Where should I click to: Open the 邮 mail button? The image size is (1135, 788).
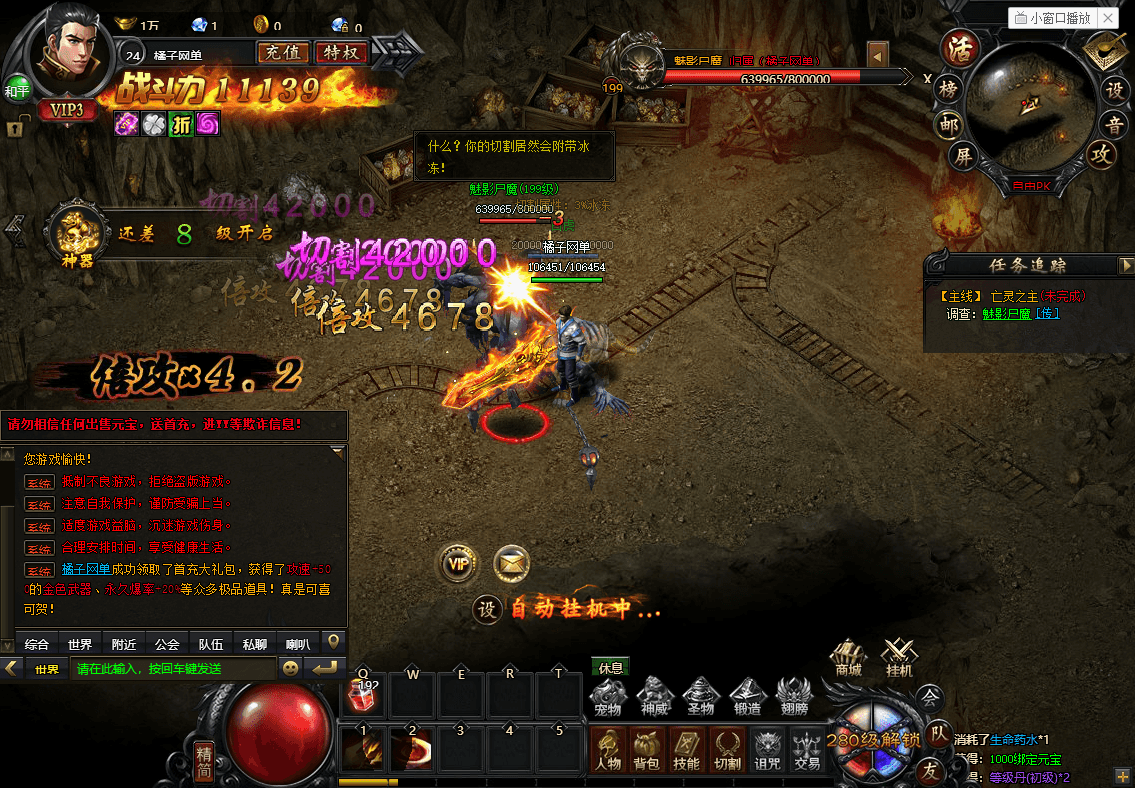point(949,123)
